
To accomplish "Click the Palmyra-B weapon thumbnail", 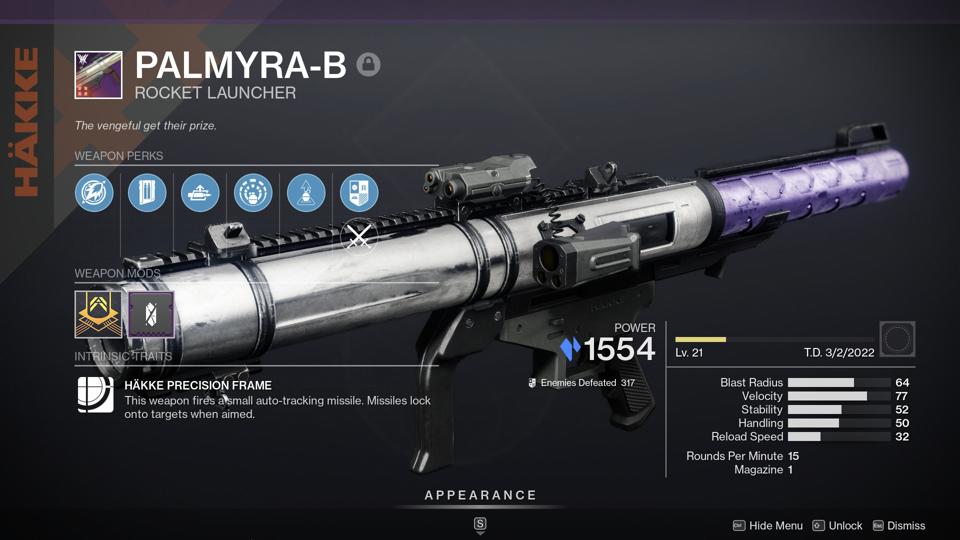I will (x=98, y=75).
